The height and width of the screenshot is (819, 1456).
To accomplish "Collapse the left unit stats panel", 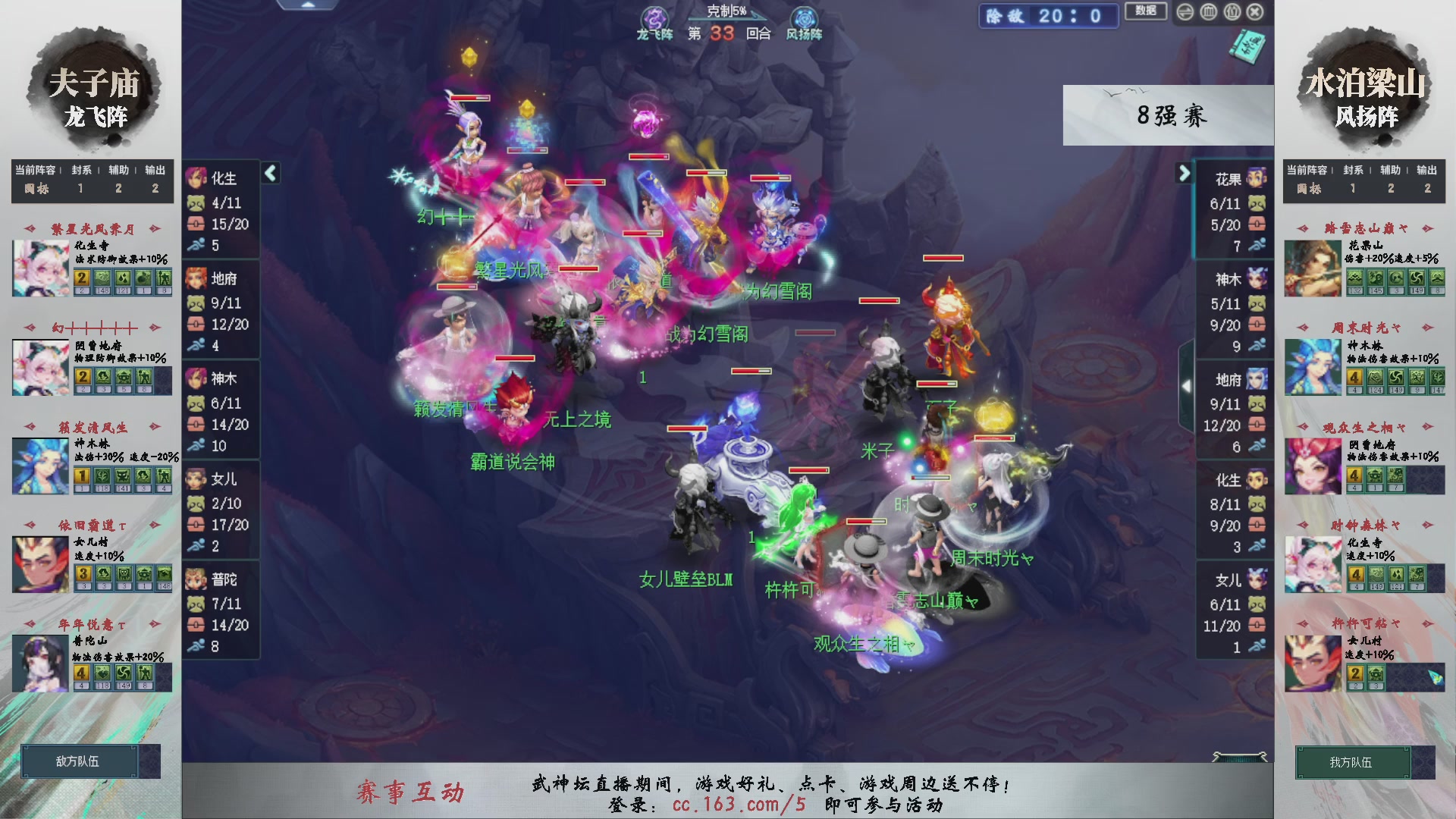I will click(270, 173).
